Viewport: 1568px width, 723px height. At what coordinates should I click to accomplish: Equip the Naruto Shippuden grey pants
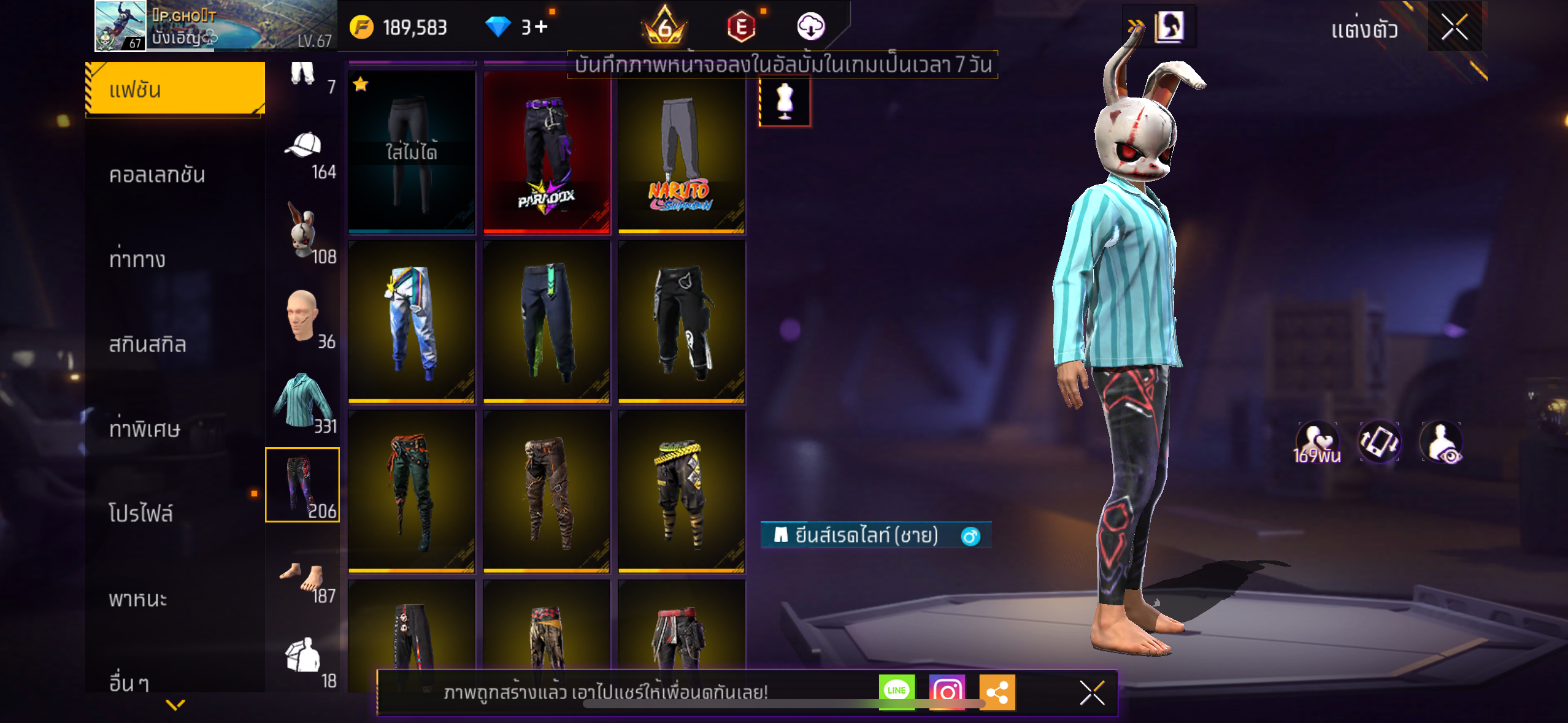pos(682,152)
